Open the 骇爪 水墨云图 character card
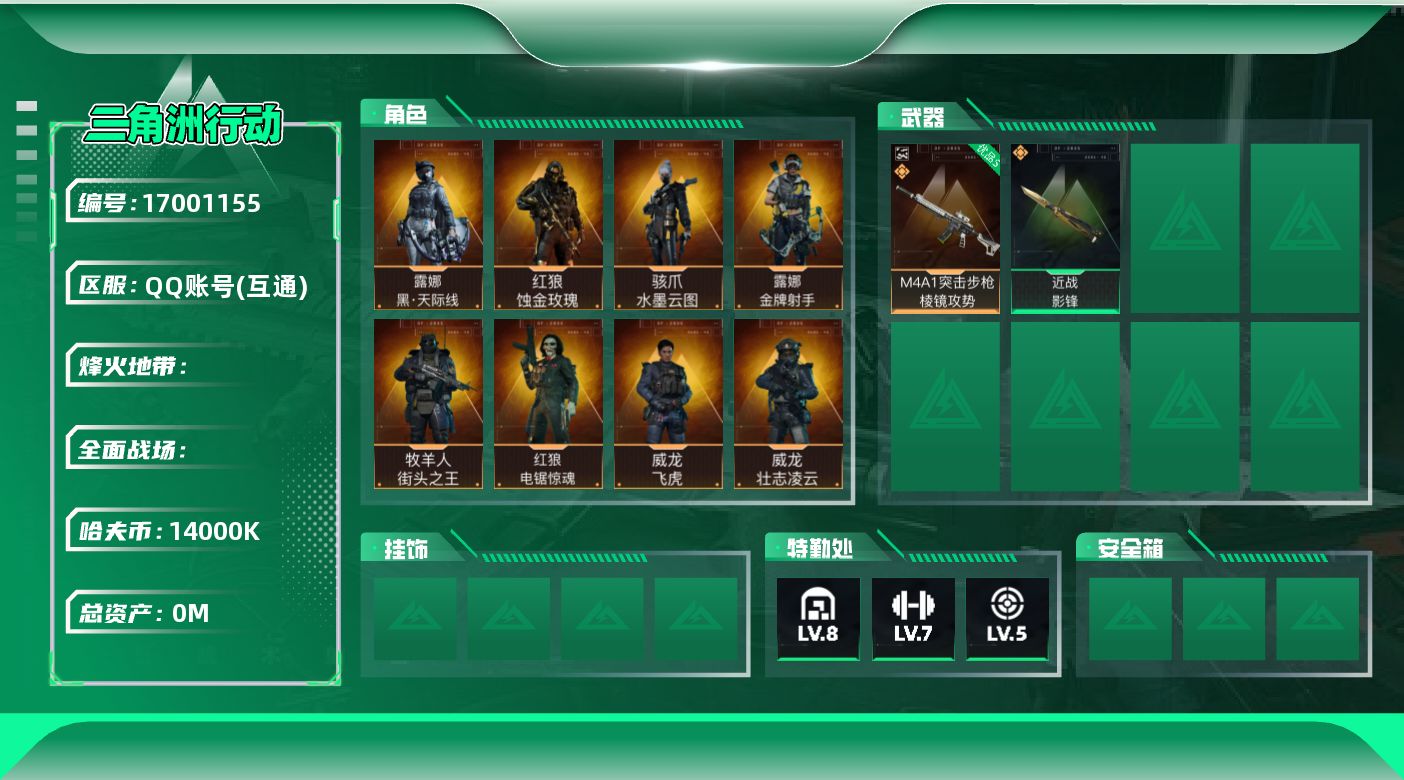Image resolution: width=1404 pixels, height=780 pixels. tap(668, 224)
